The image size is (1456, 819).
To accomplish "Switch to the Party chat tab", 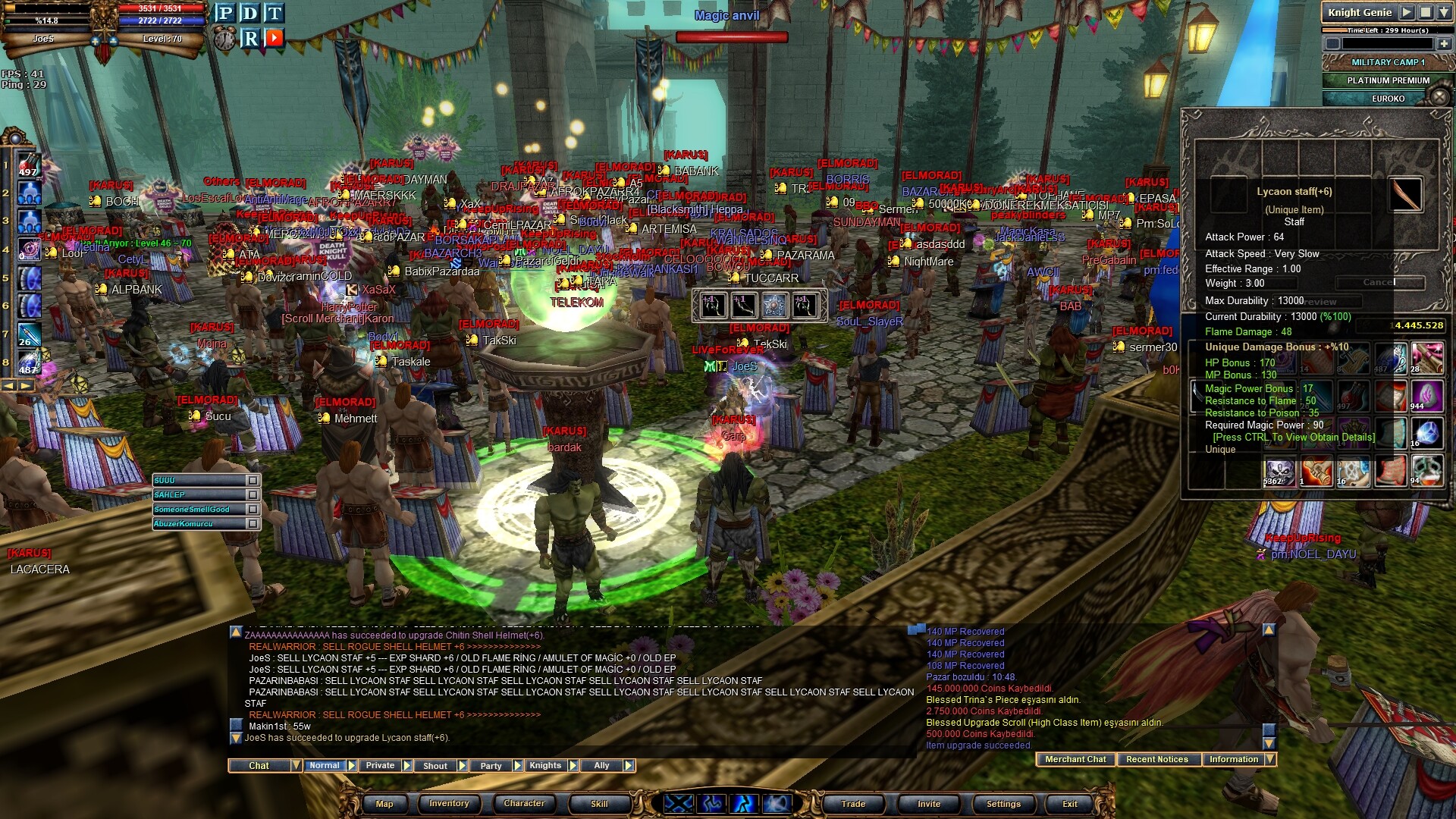I will point(491,766).
